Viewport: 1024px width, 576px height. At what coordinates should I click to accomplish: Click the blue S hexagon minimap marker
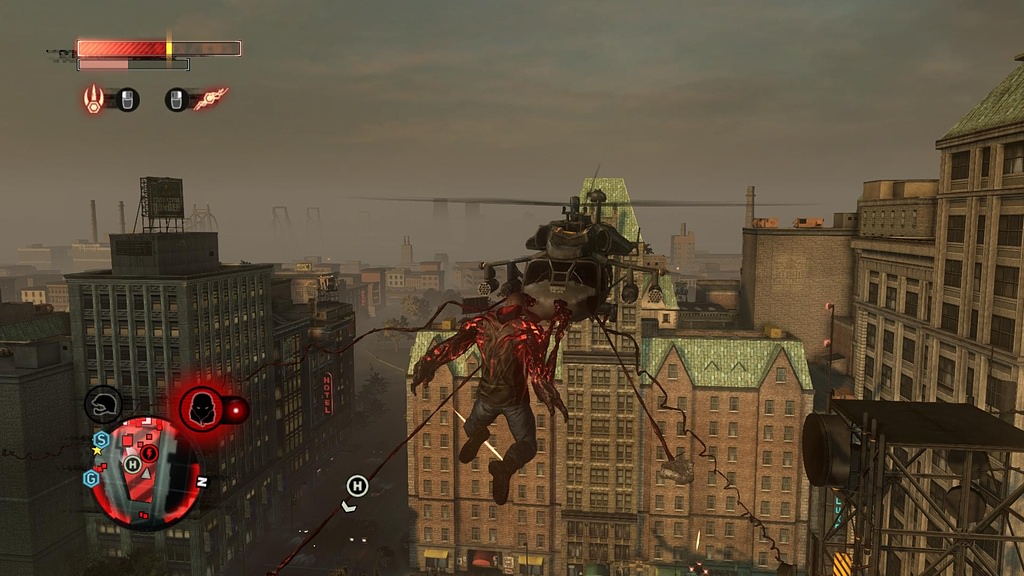pyautogui.click(x=101, y=439)
